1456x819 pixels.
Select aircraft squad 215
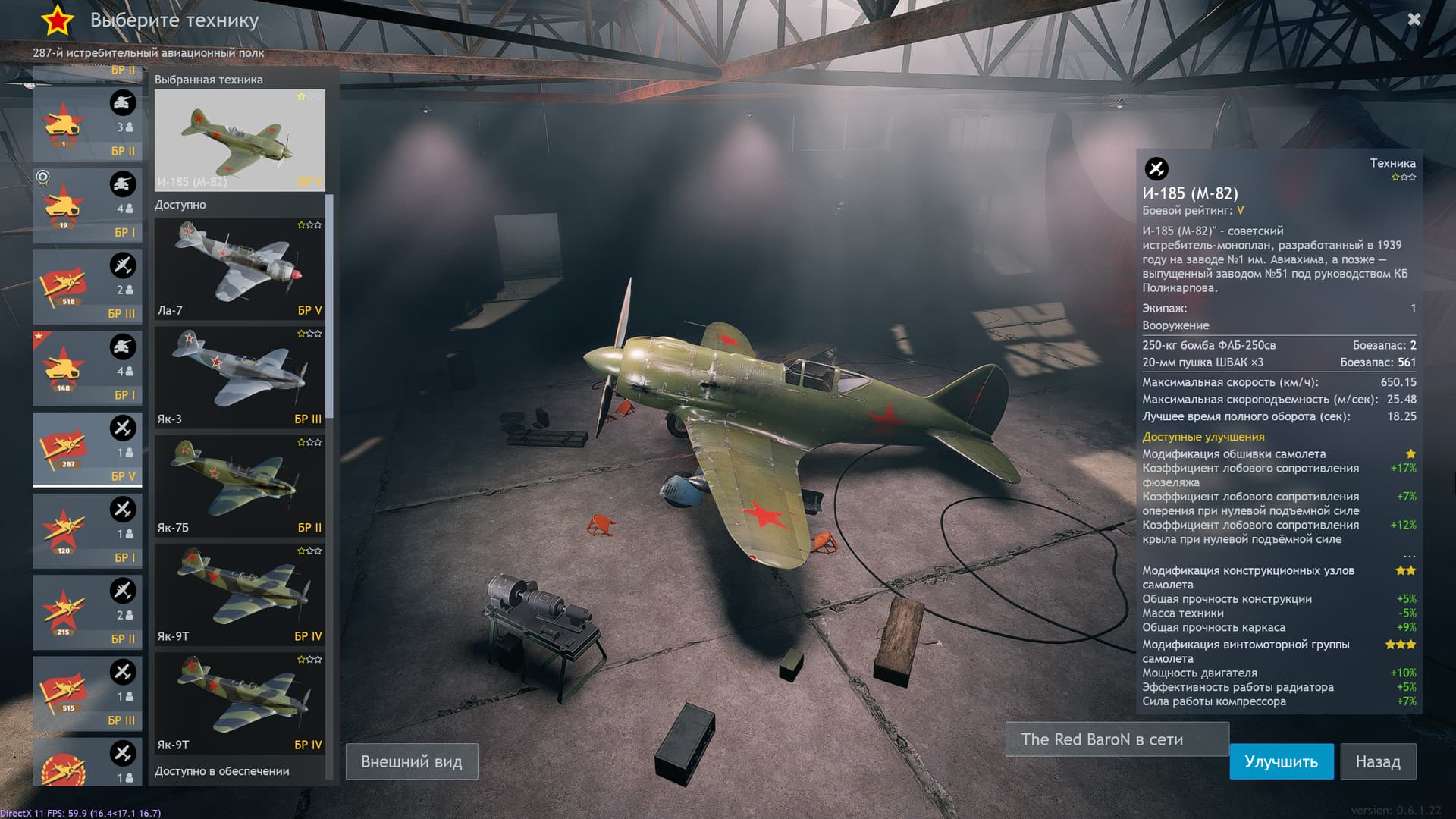pyautogui.click(x=87, y=611)
